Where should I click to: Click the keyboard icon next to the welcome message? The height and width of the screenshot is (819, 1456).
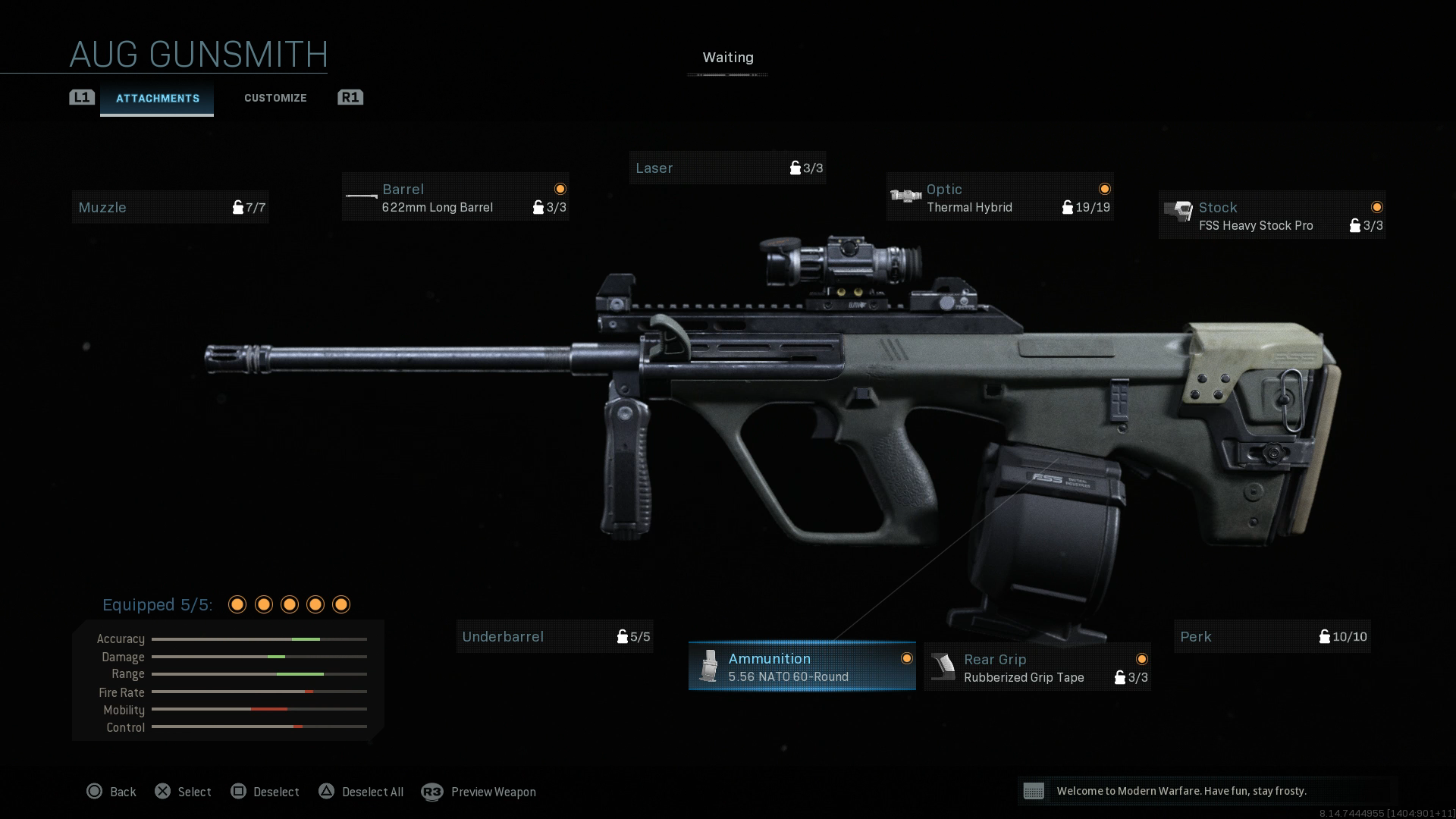[1035, 791]
